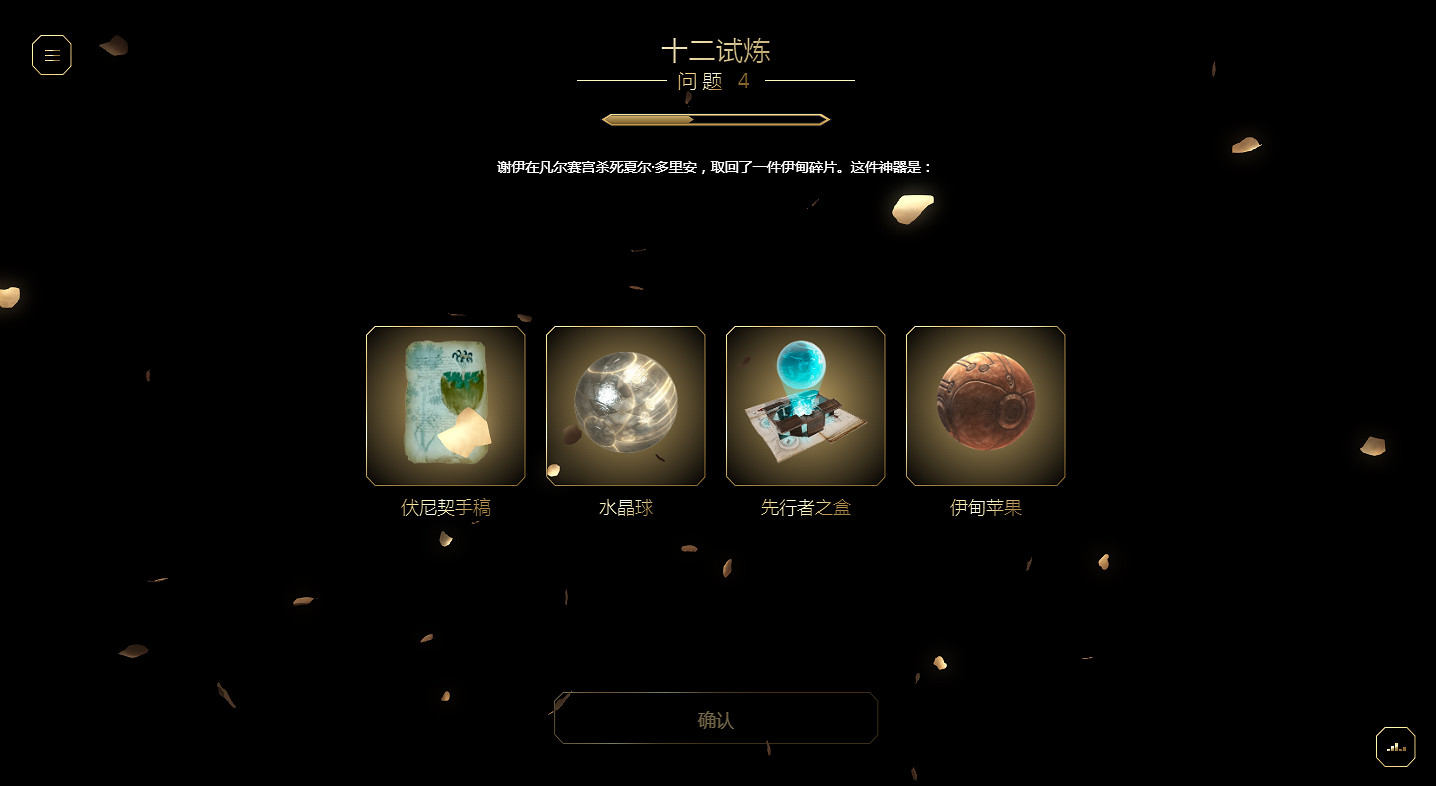Open the stats icon in bottom-right corner
This screenshot has height=786, width=1436.
click(x=1394, y=746)
